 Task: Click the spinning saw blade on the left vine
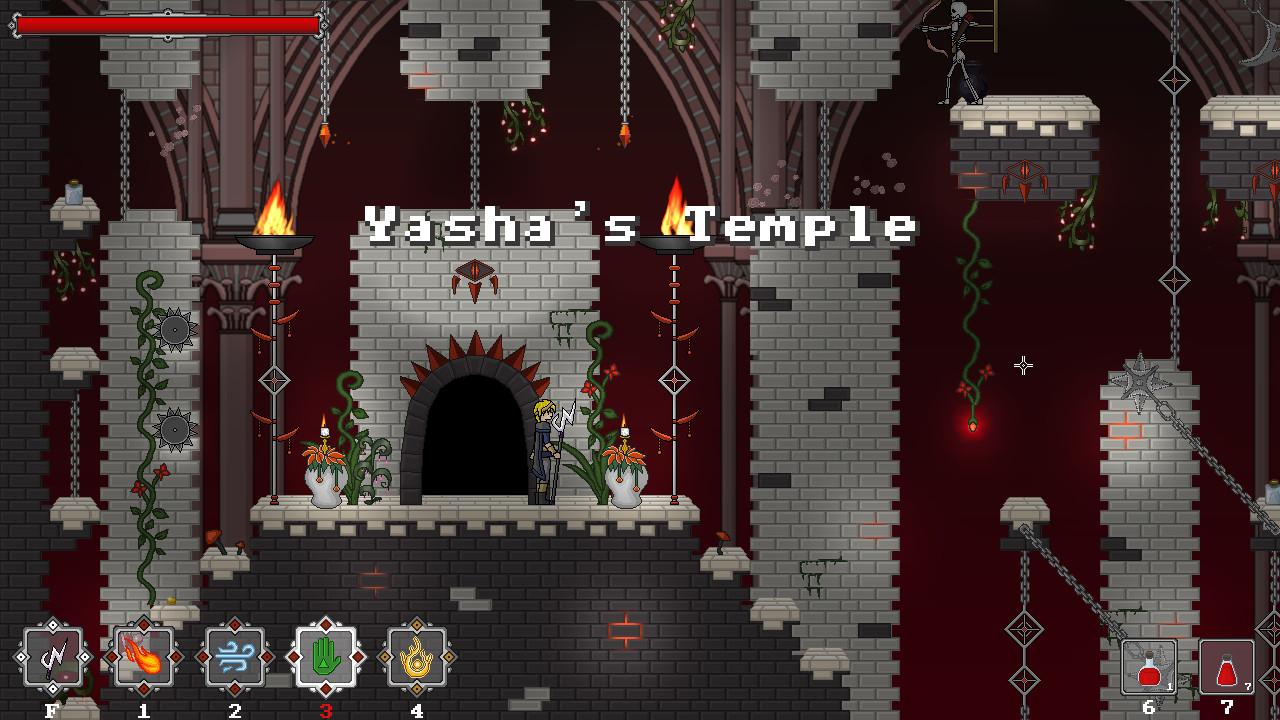[176, 330]
